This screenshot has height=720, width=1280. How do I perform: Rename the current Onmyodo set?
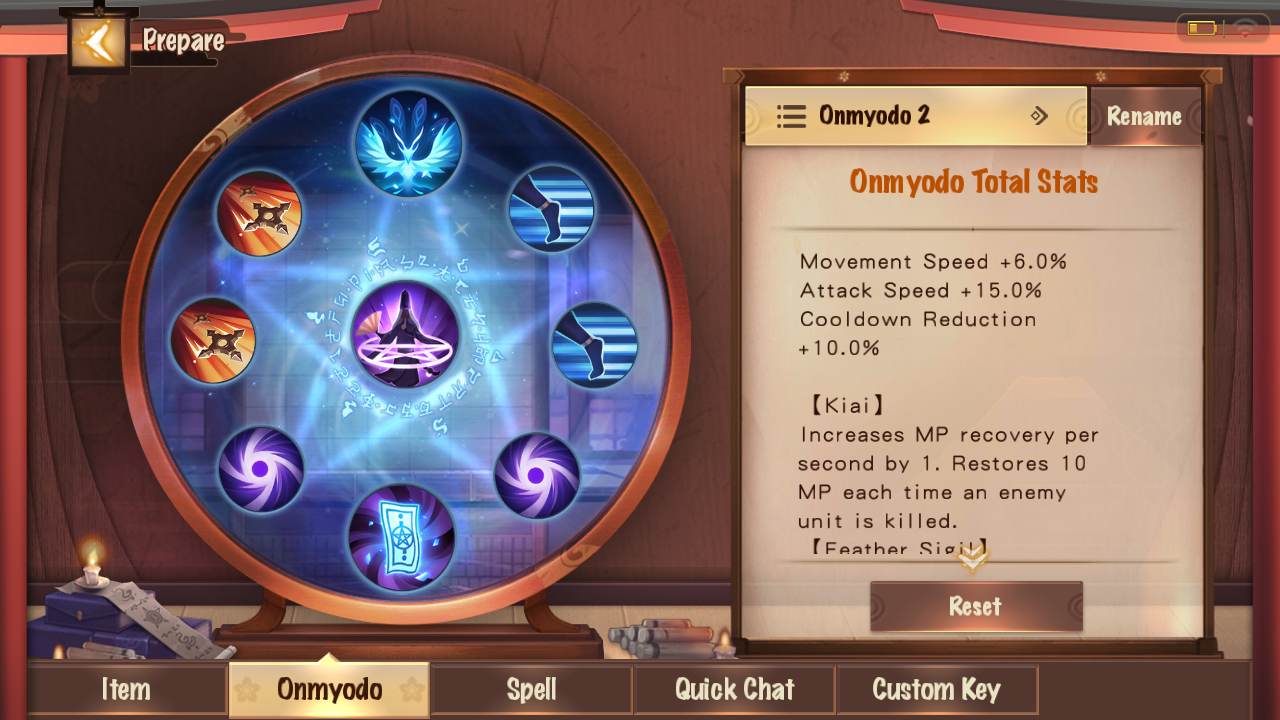(1144, 117)
